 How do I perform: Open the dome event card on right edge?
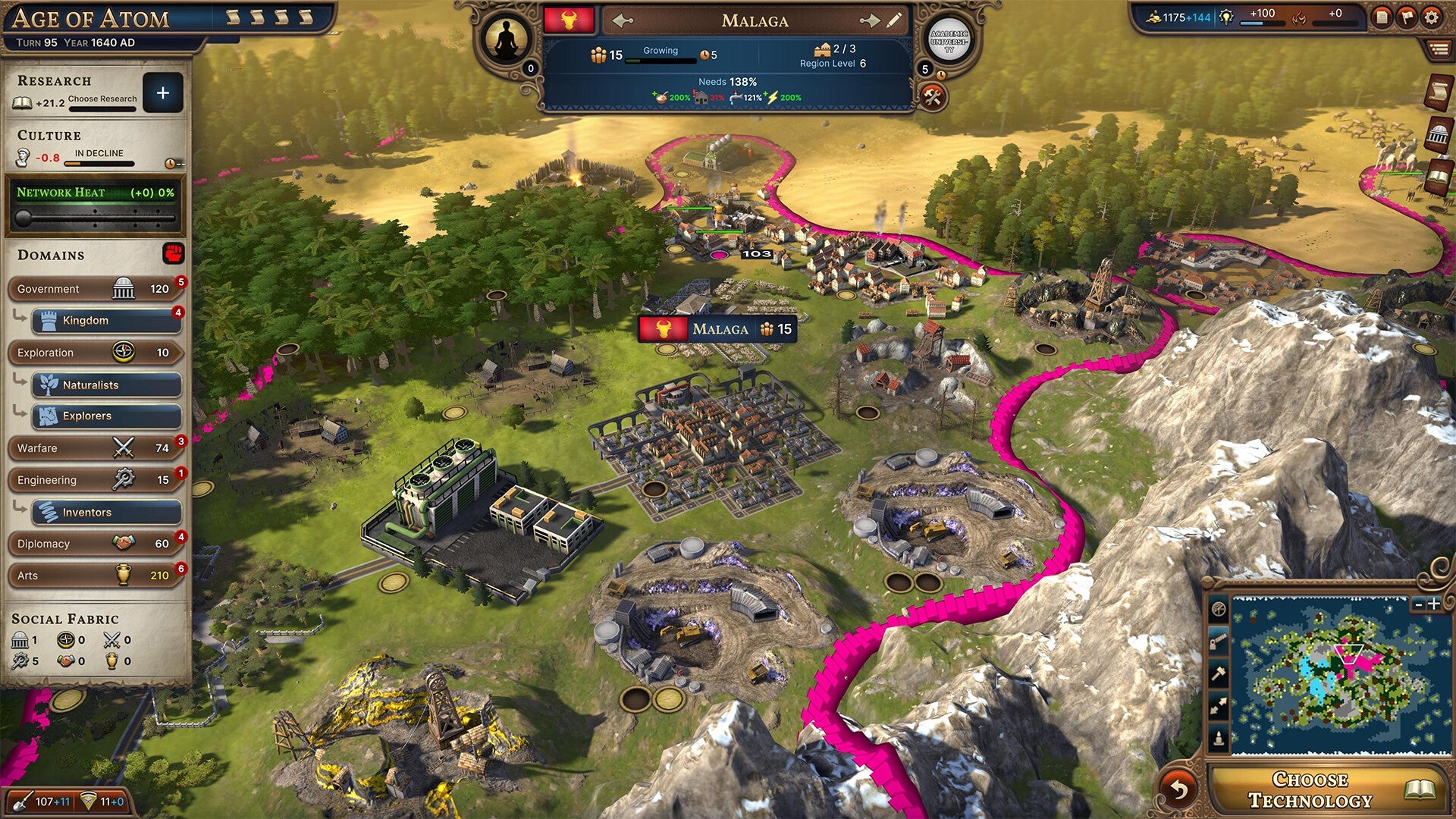pos(1438,133)
